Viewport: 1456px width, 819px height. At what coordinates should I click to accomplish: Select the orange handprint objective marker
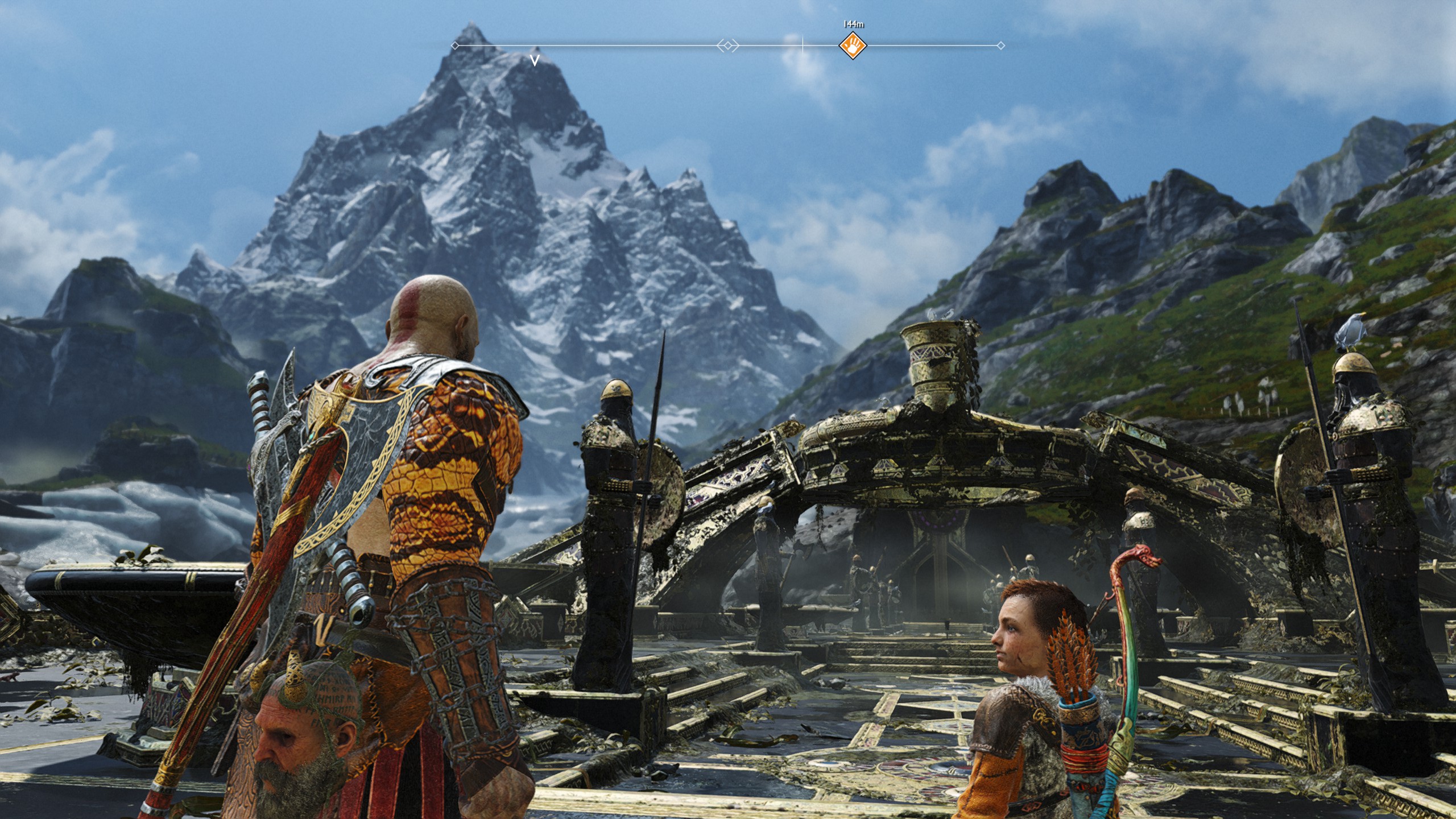pos(853,45)
